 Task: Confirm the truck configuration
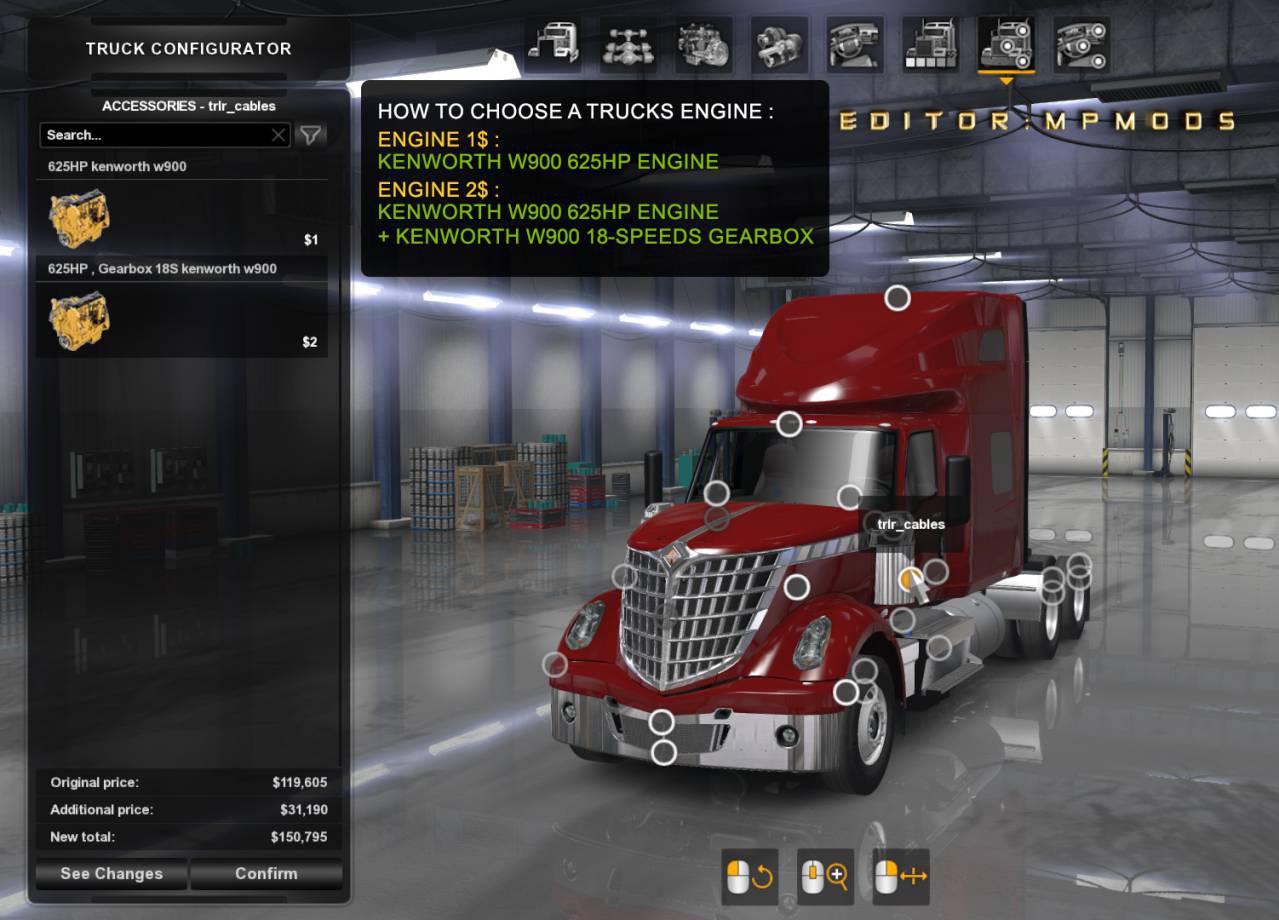[x=266, y=873]
